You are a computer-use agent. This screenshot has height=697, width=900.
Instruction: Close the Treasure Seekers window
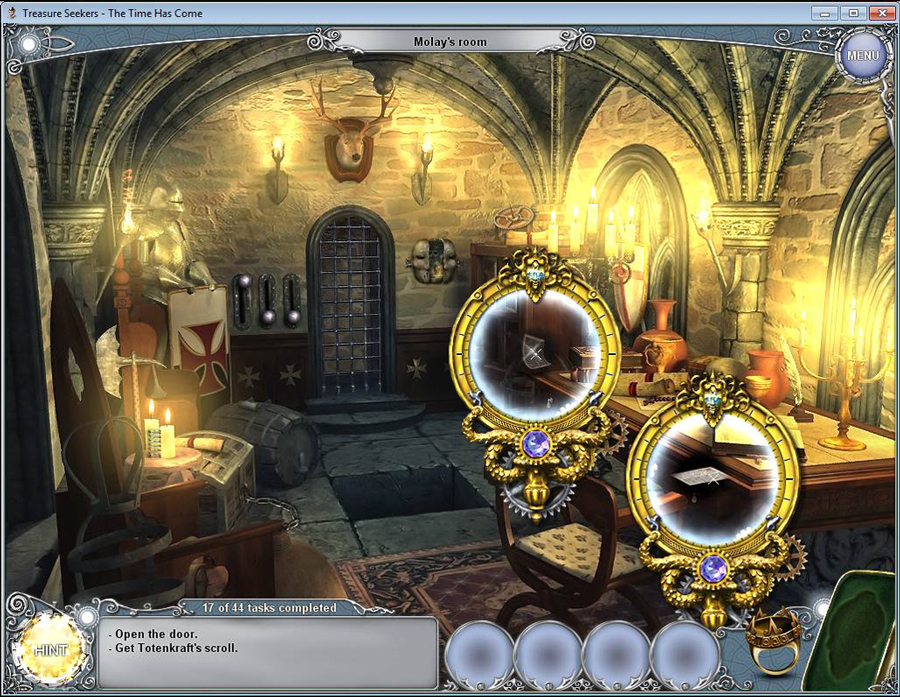881,12
